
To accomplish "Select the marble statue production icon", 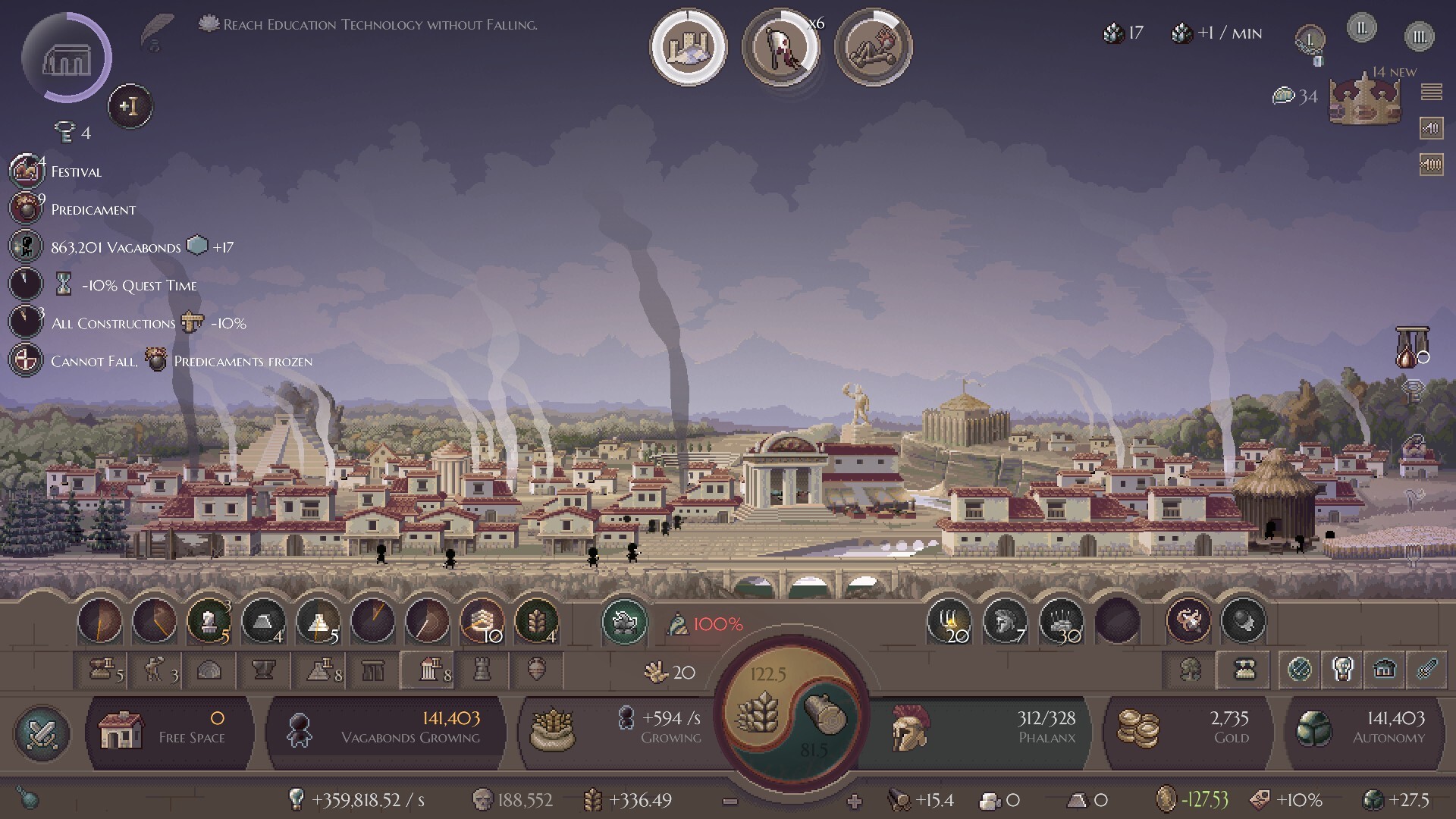I will coord(210,622).
